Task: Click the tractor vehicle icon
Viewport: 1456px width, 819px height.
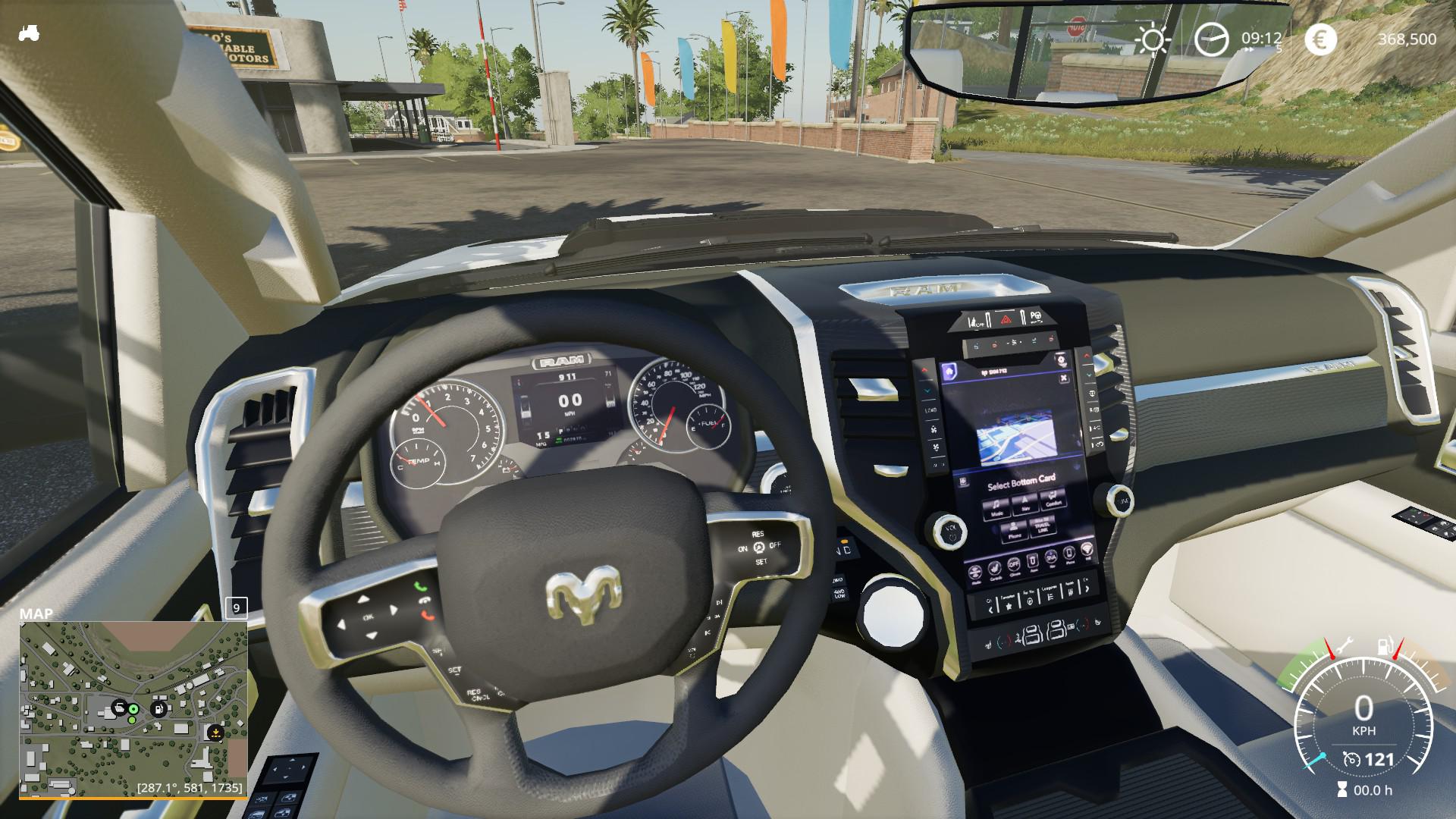Action: click(28, 33)
